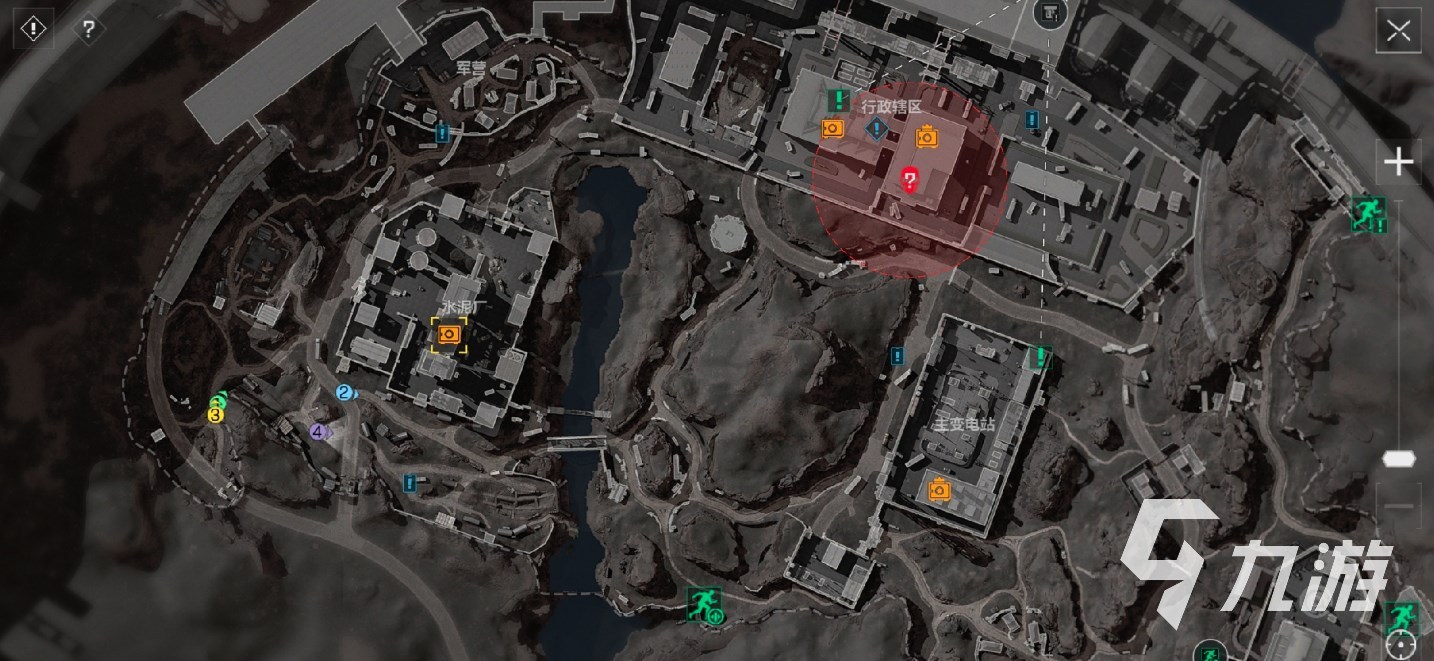Viewport: 1434px width, 661px height.
Task: Select the red question mark marker
Action: pyautogui.click(x=909, y=180)
